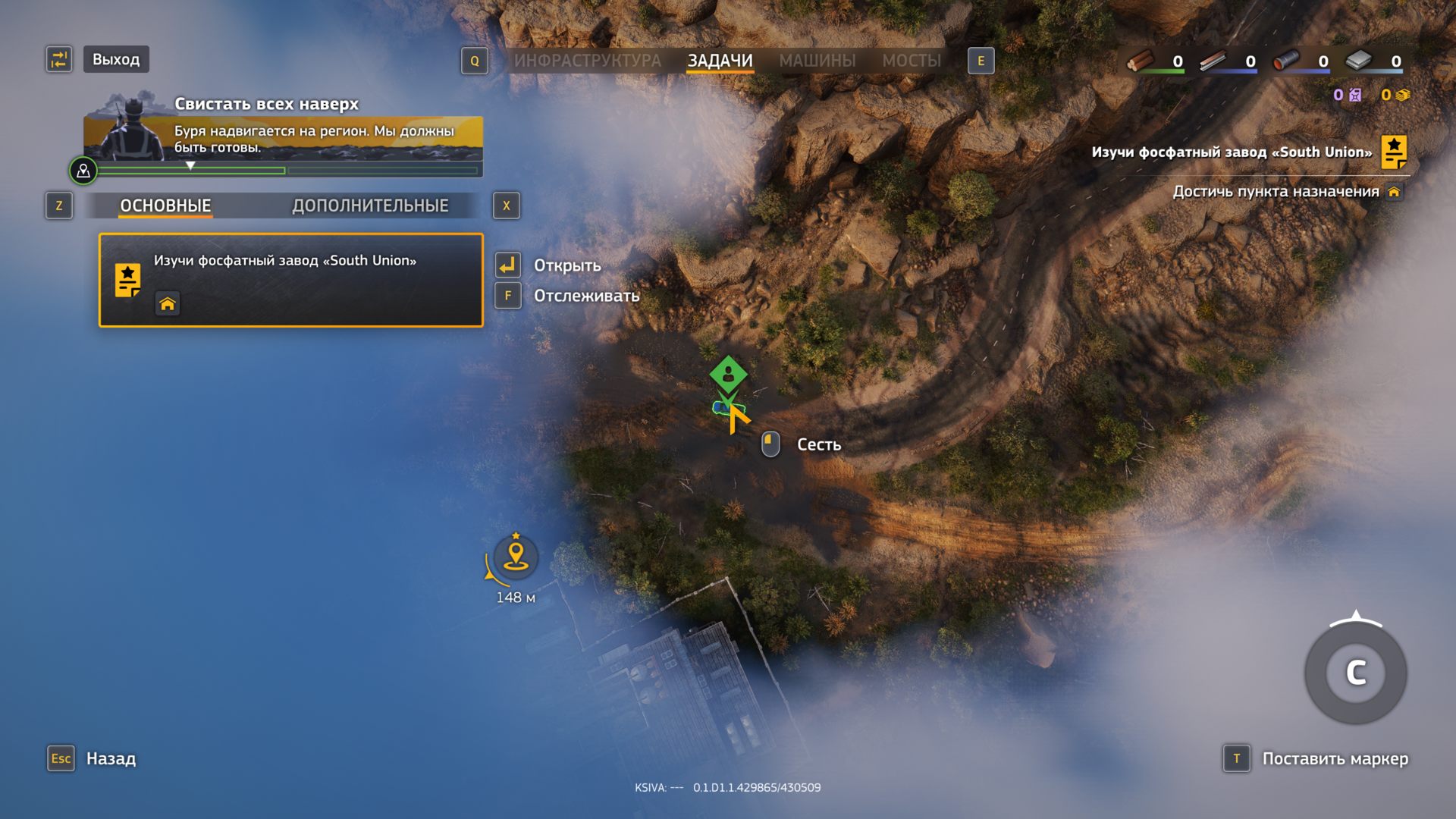Click the green vehicle marker on map
Image resolution: width=1456 pixels, height=819 pixels.
click(x=728, y=374)
